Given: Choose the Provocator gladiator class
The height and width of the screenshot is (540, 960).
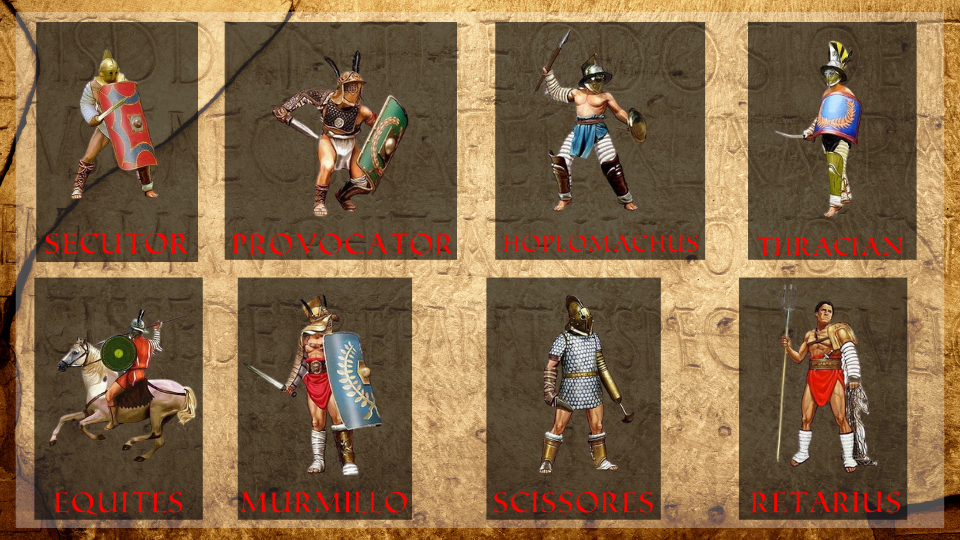Looking at the screenshot, I should coord(341,140).
